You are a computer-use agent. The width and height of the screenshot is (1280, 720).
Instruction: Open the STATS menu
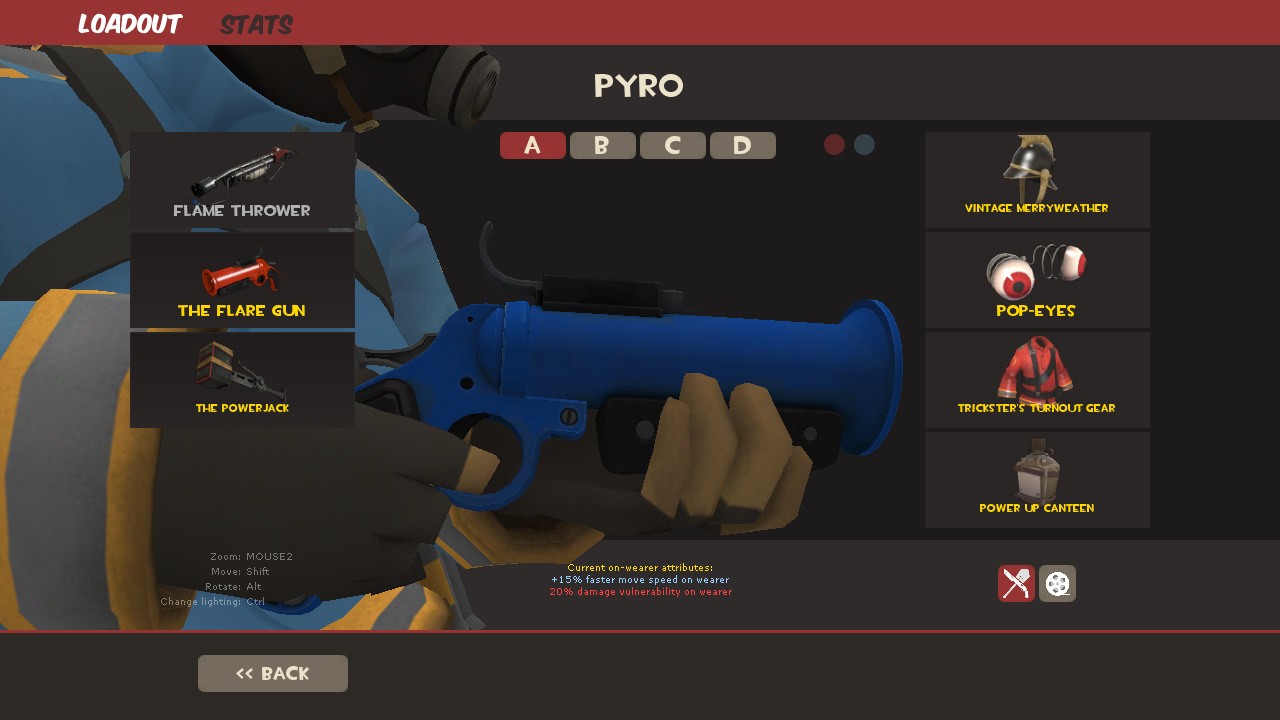coord(256,24)
